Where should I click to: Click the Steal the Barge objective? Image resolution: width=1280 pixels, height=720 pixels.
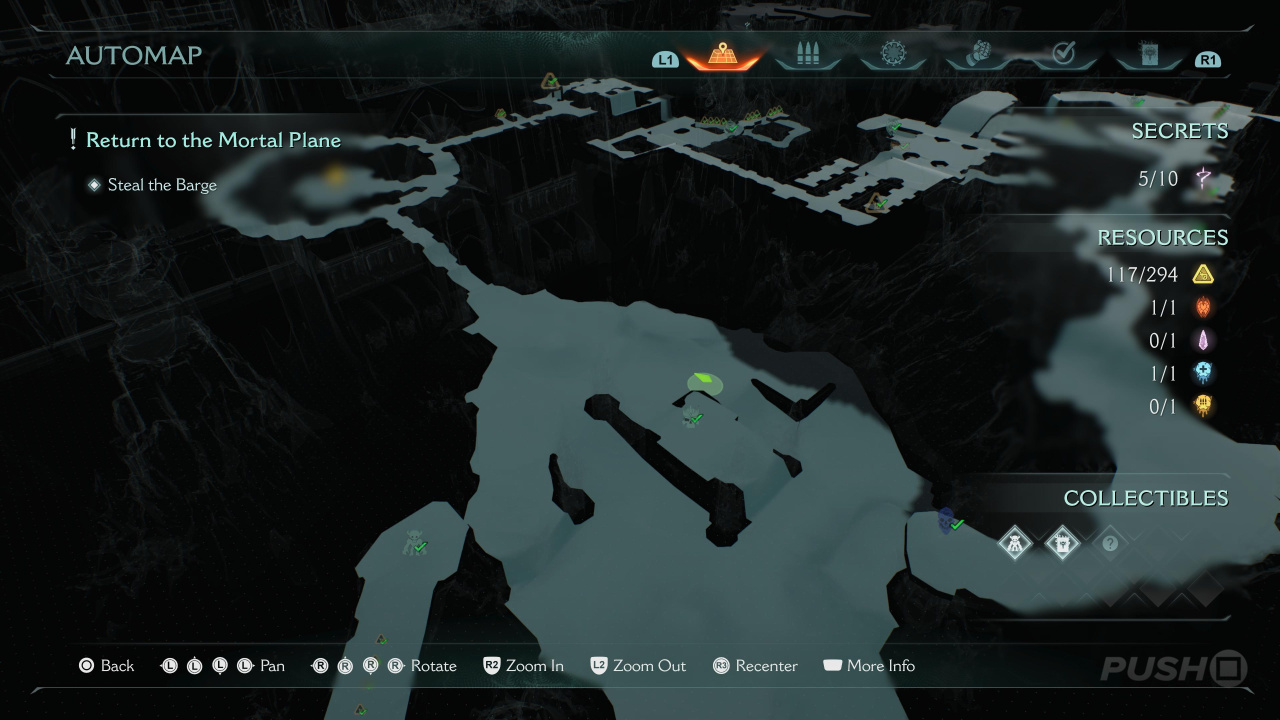pyautogui.click(x=162, y=185)
